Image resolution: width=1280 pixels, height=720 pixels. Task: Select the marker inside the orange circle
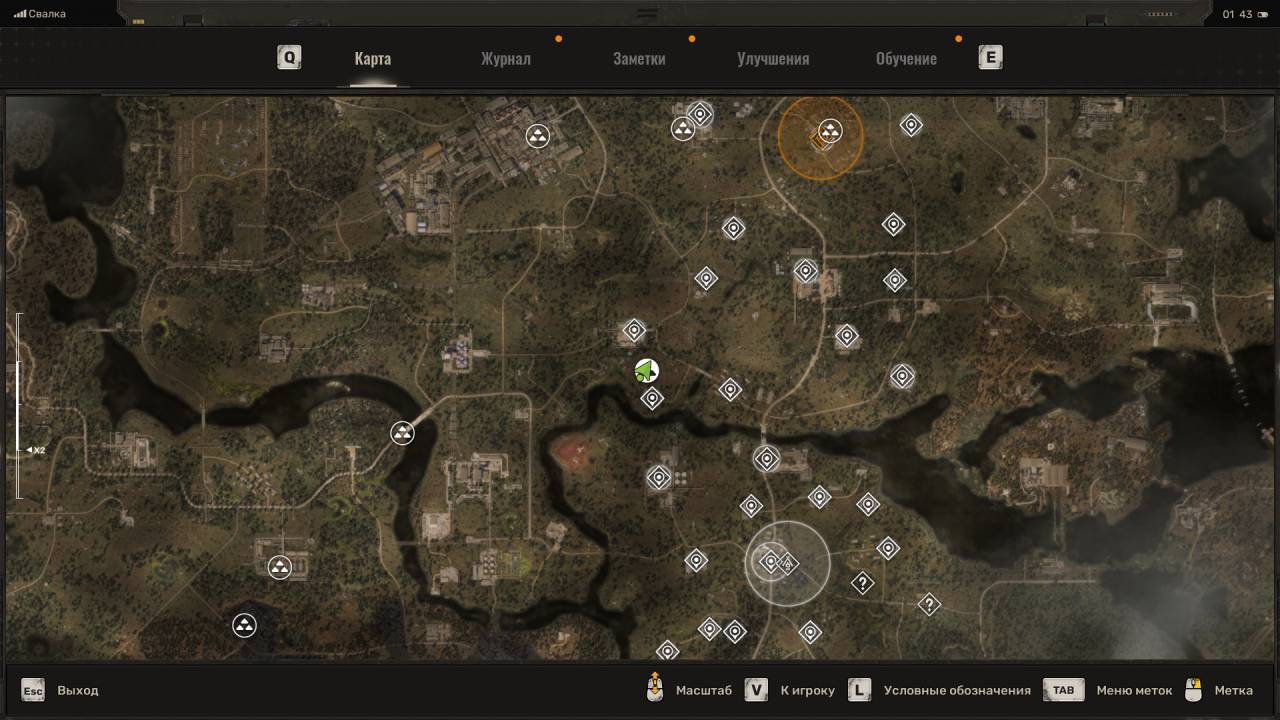point(830,131)
